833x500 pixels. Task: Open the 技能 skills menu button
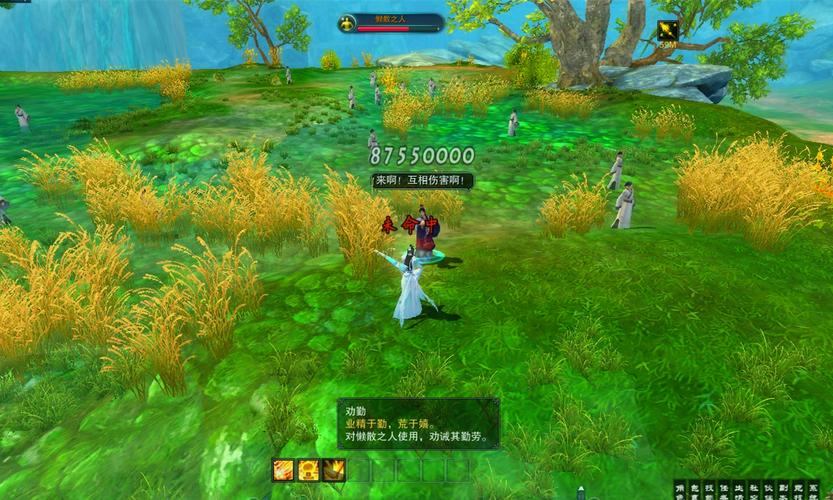click(709, 490)
